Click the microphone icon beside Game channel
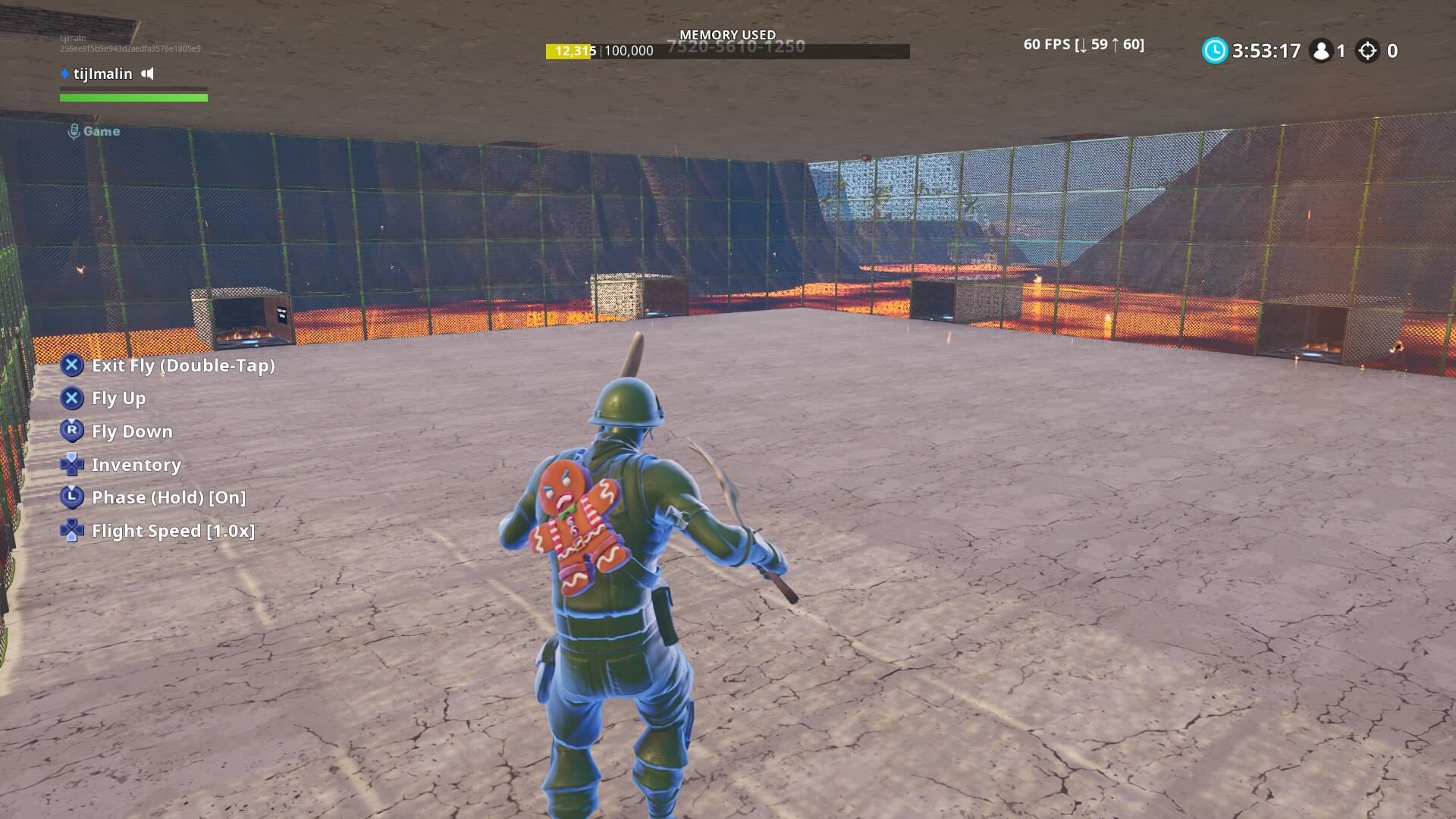Image resolution: width=1456 pixels, height=819 pixels. [74, 130]
